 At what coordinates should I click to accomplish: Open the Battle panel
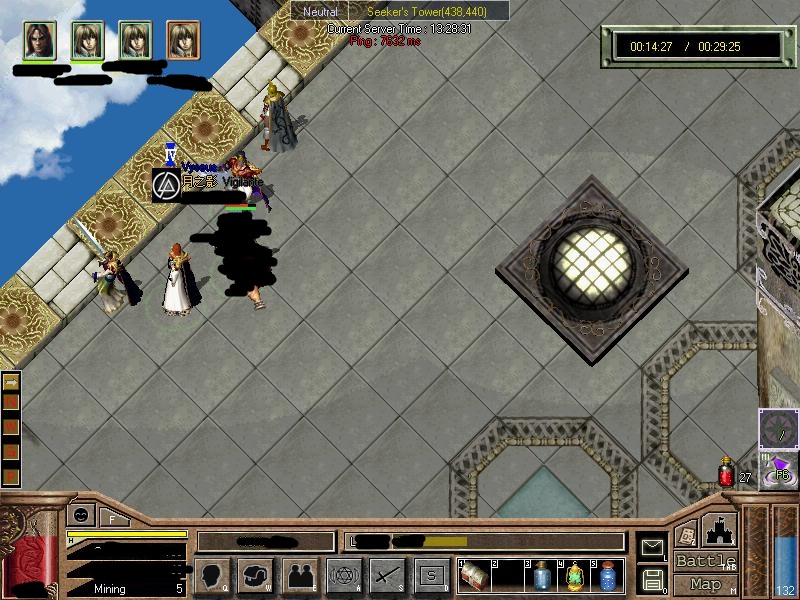[x=705, y=561]
